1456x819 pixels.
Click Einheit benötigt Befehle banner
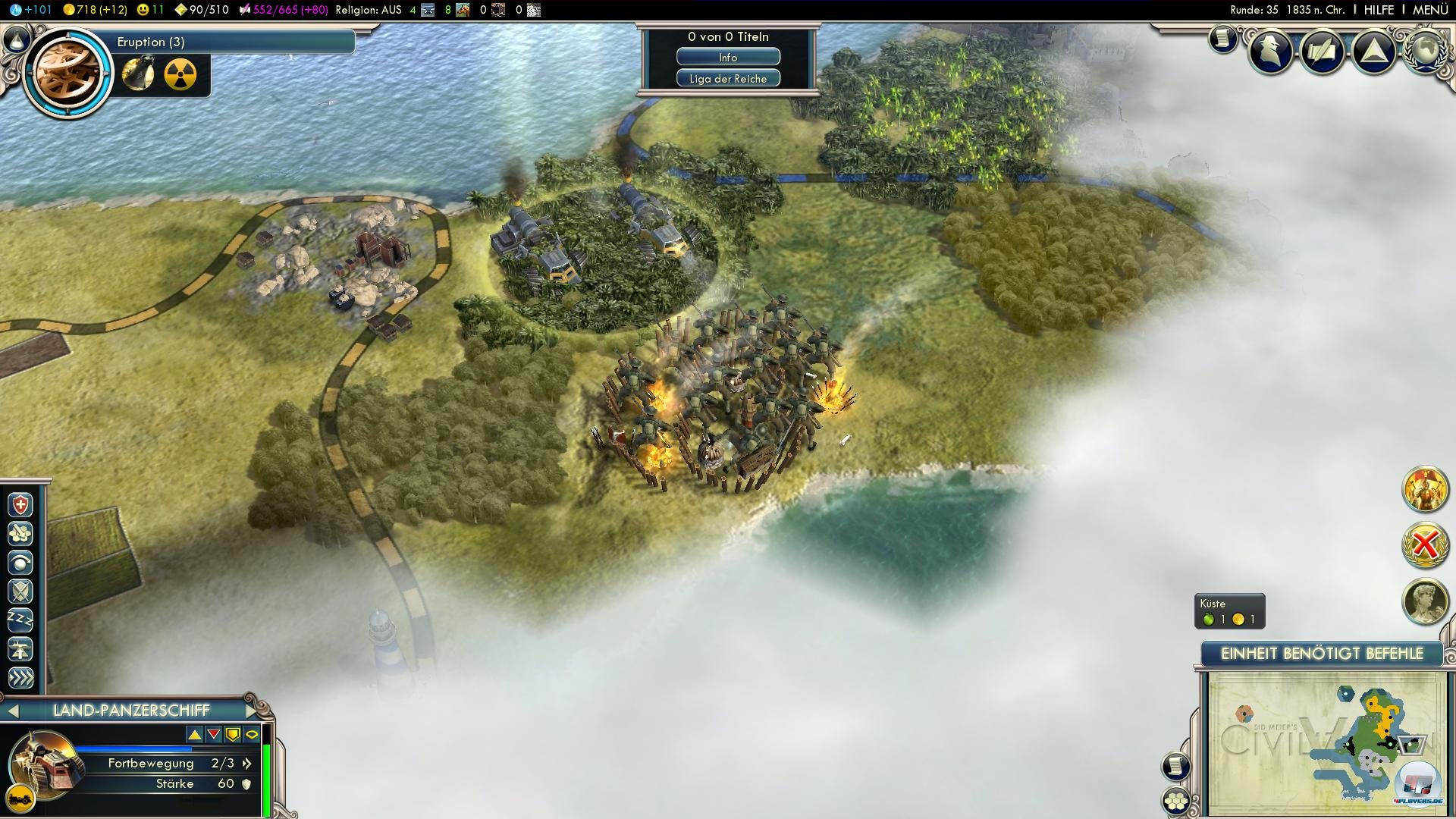(1322, 654)
